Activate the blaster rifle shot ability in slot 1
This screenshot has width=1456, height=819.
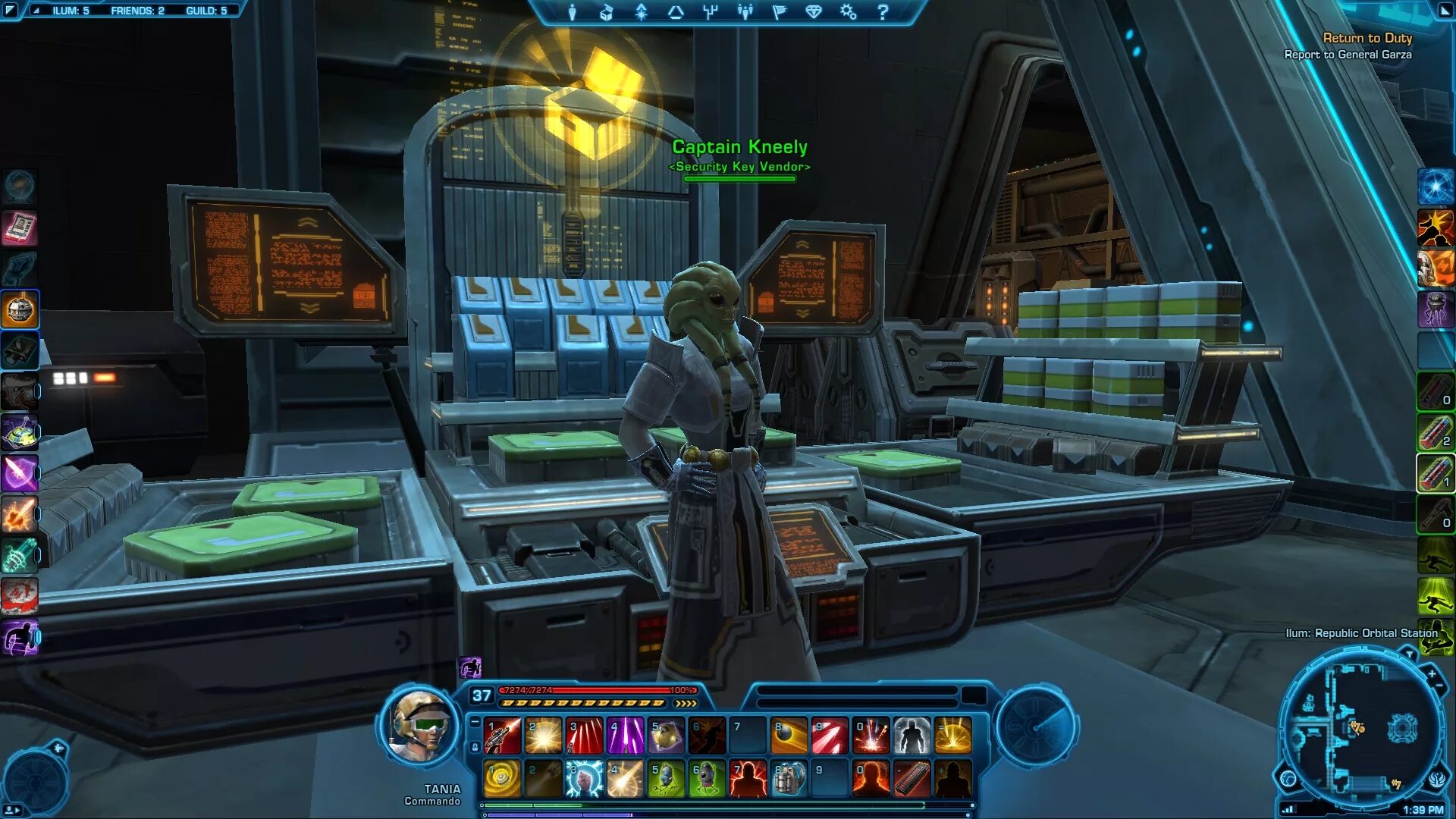[x=503, y=736]
